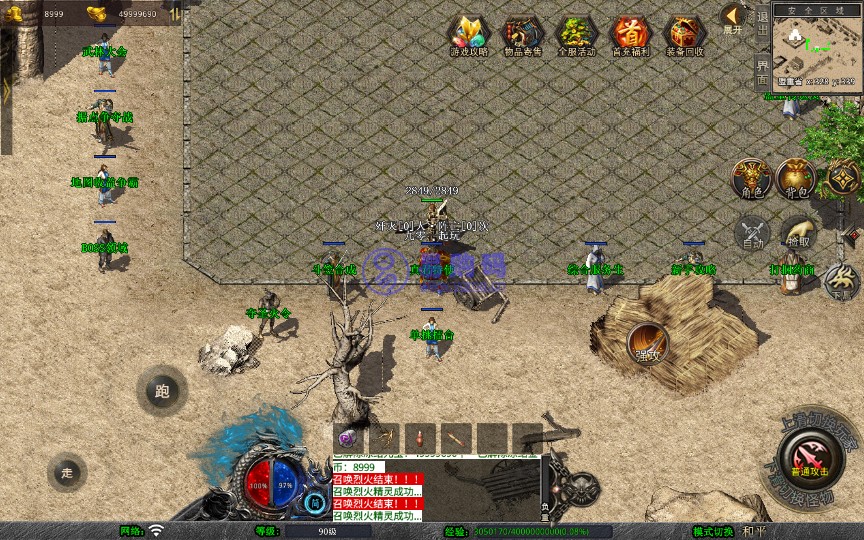This screenshot has height=540, width=864.
Task: Open the 游戏攻略 game guide icon
Action: [x=468, y=35]
